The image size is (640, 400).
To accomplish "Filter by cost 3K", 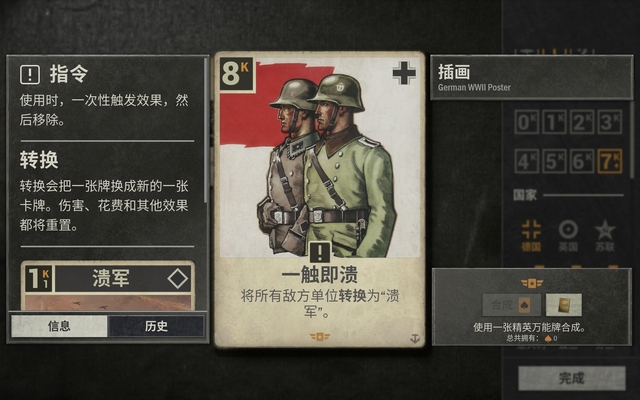I will pyautogui.click(x=608, y=123).
